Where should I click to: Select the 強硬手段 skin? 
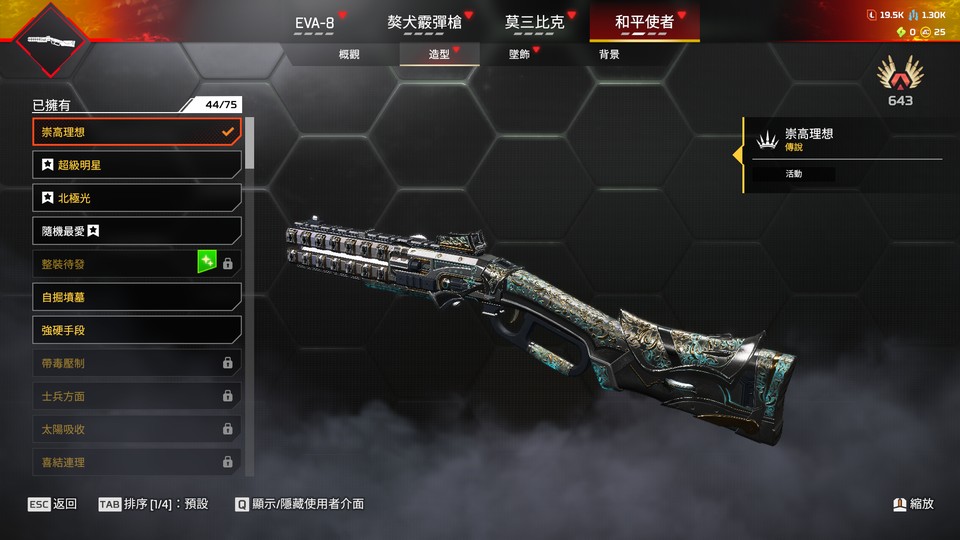pos(137,330)
